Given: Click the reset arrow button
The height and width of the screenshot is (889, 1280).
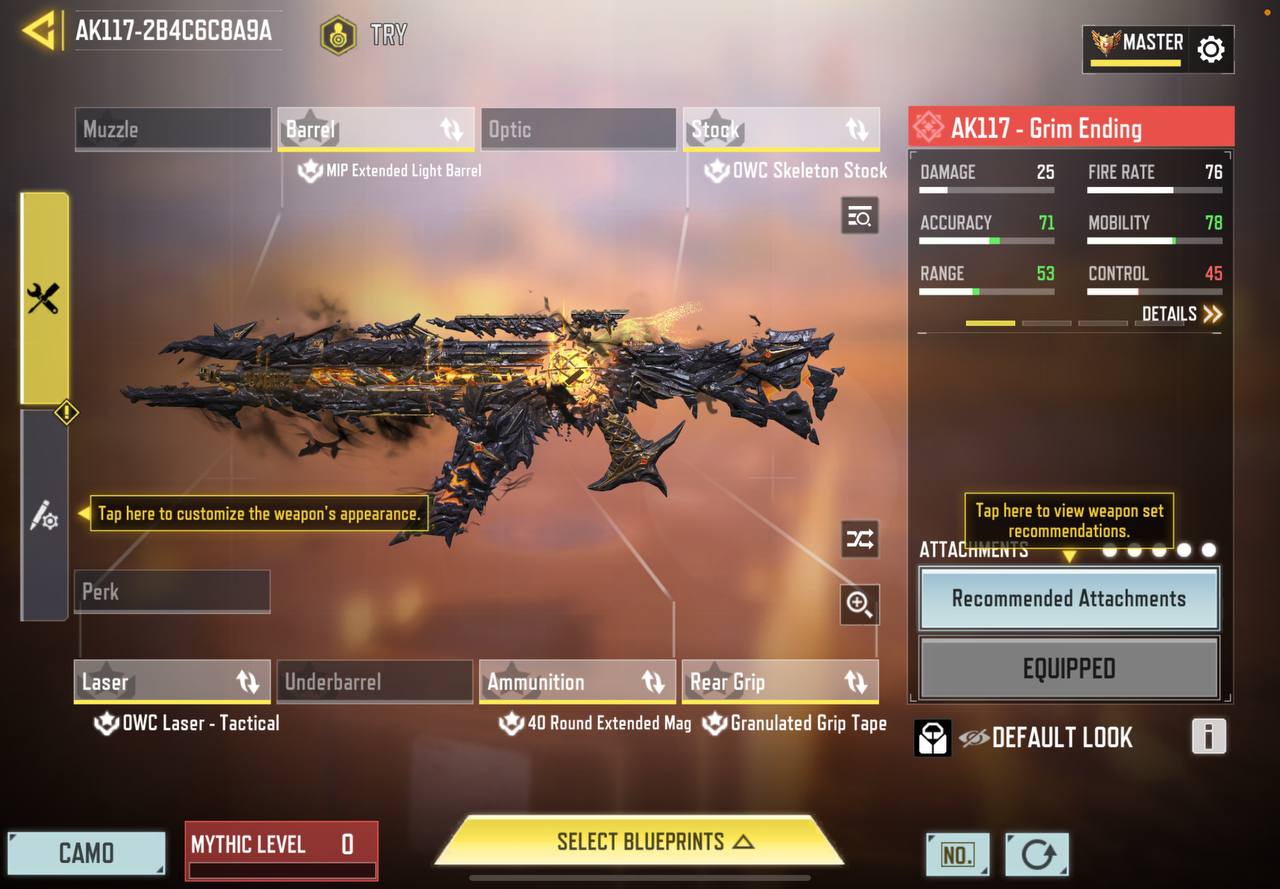Looking at the screenshot, I should tap(1037, 855).
